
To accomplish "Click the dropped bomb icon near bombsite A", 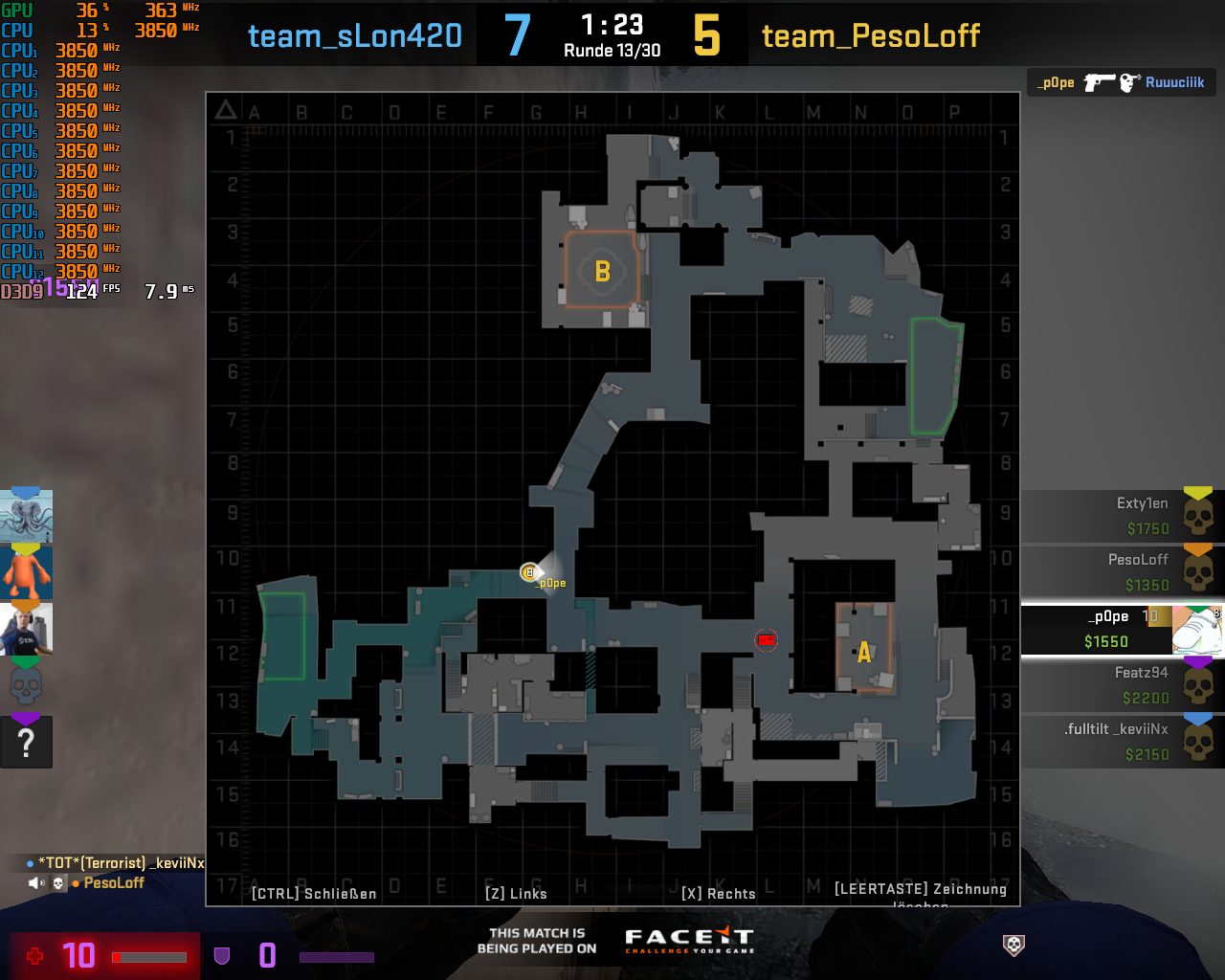I will click(x=768, y=639).
